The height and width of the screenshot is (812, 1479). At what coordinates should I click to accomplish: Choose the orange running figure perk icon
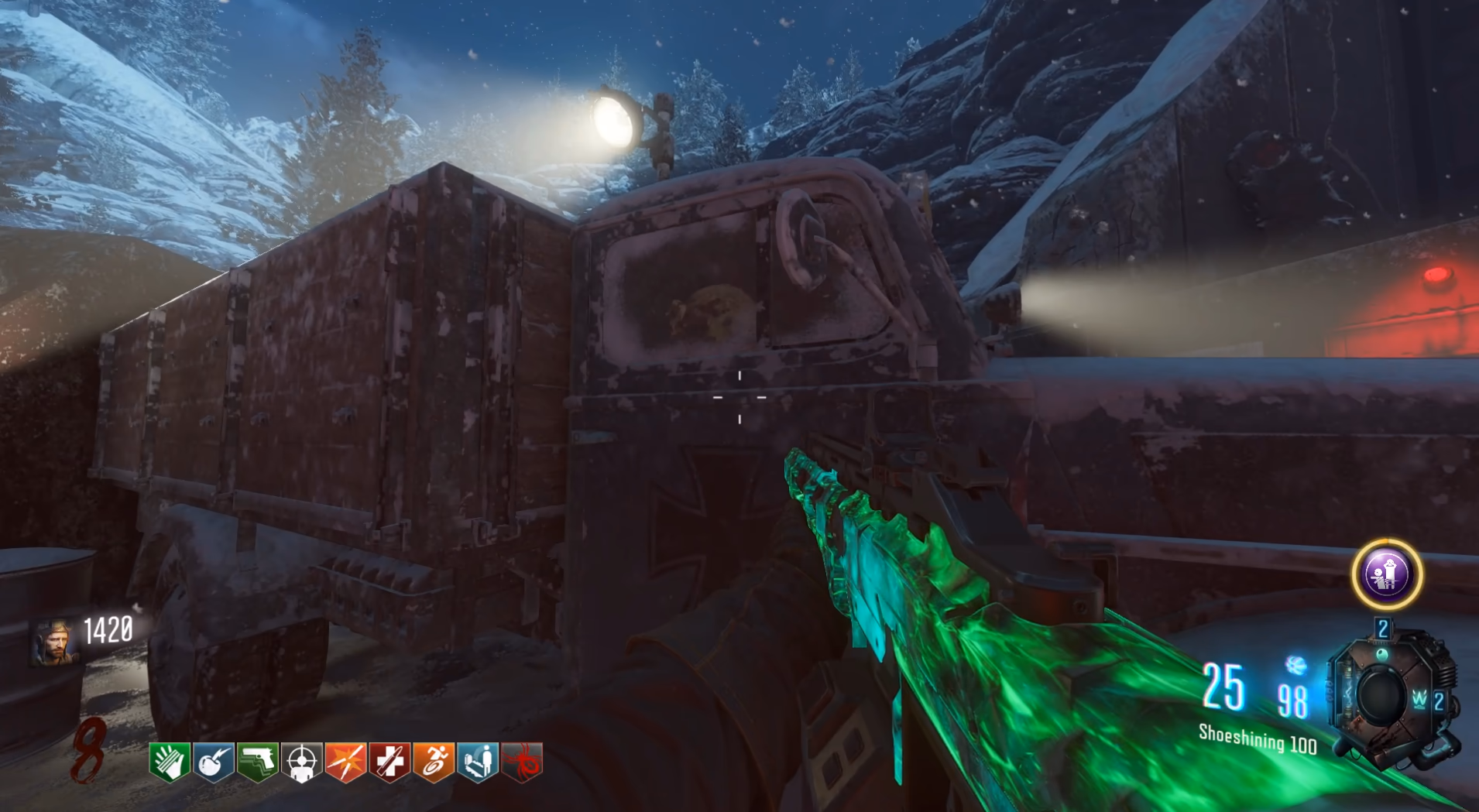click(x=434, y=761)
